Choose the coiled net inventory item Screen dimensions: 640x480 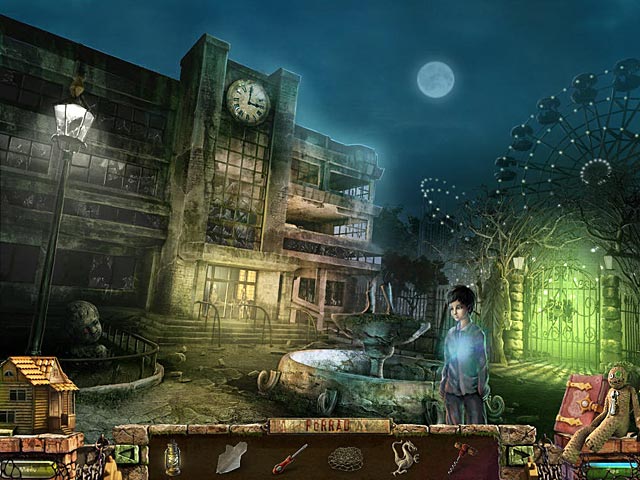(346, 460)
